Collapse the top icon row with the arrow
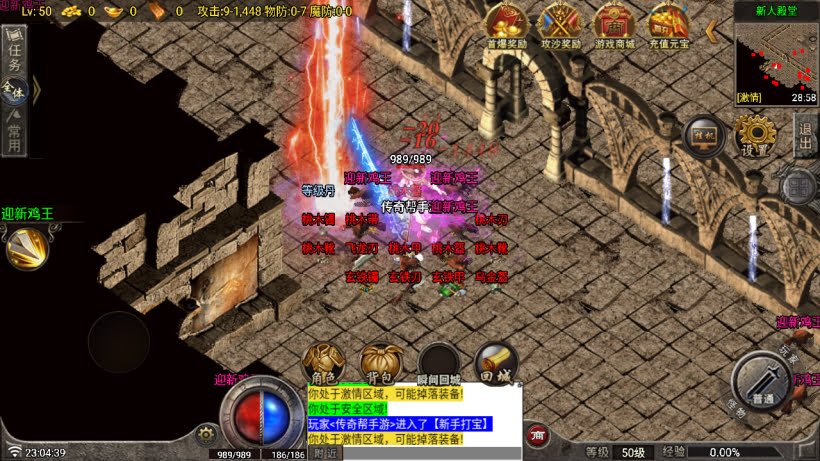This screenshot has height=461, width=820. pos(711,30)
